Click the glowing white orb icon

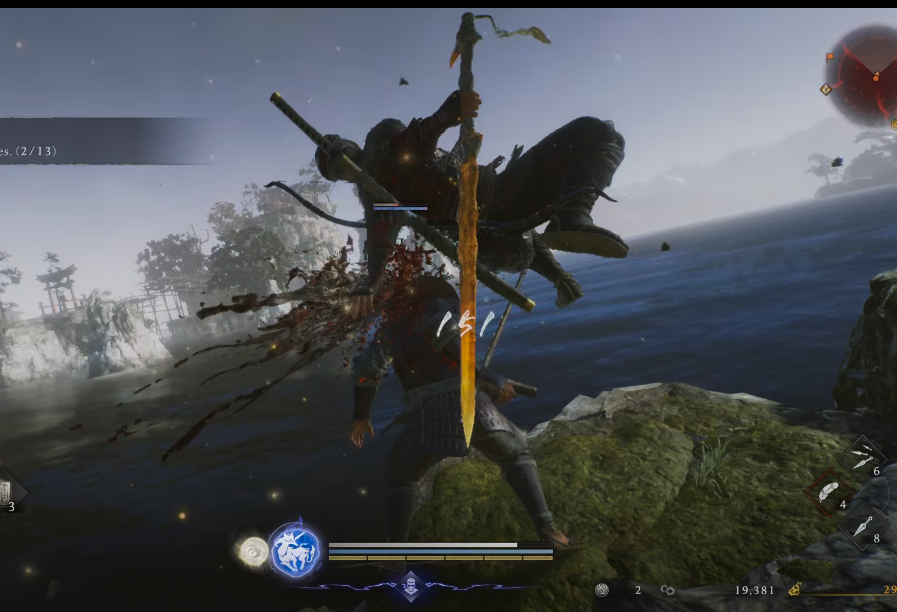click(254, 551)
